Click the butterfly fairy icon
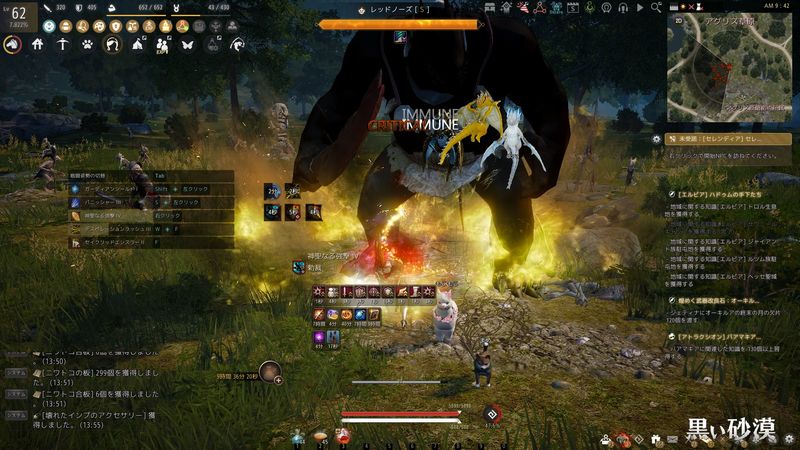 click(x=187, y=44)
